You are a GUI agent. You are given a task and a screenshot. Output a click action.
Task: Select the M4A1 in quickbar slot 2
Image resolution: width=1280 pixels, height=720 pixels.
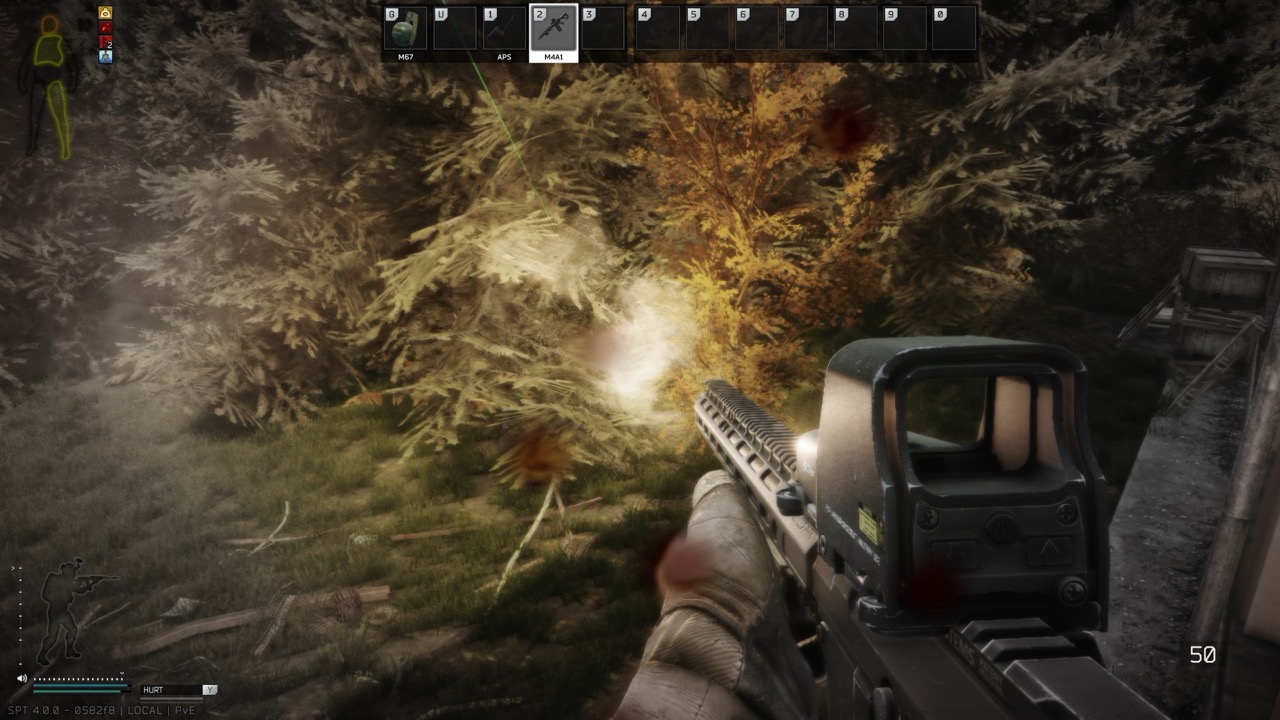click(x=553, y=28)
